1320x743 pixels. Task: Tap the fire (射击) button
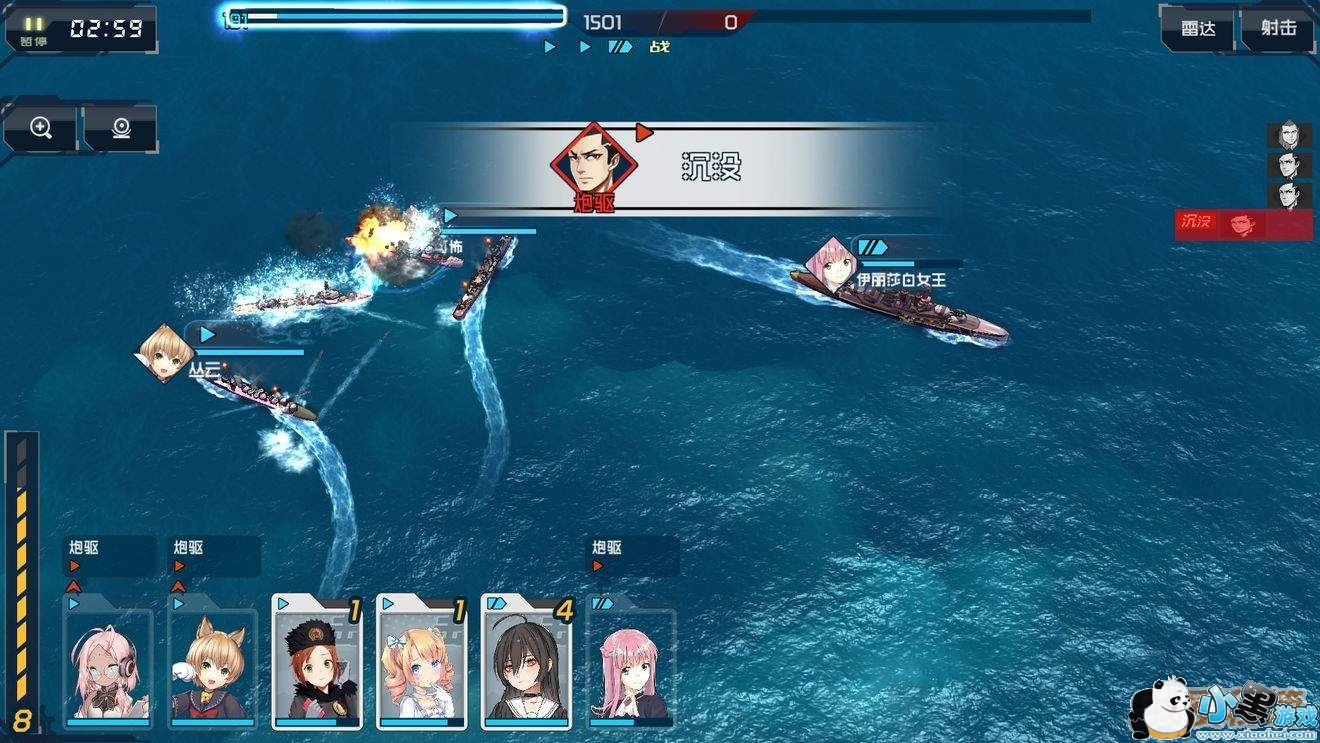click(1278, 29)
